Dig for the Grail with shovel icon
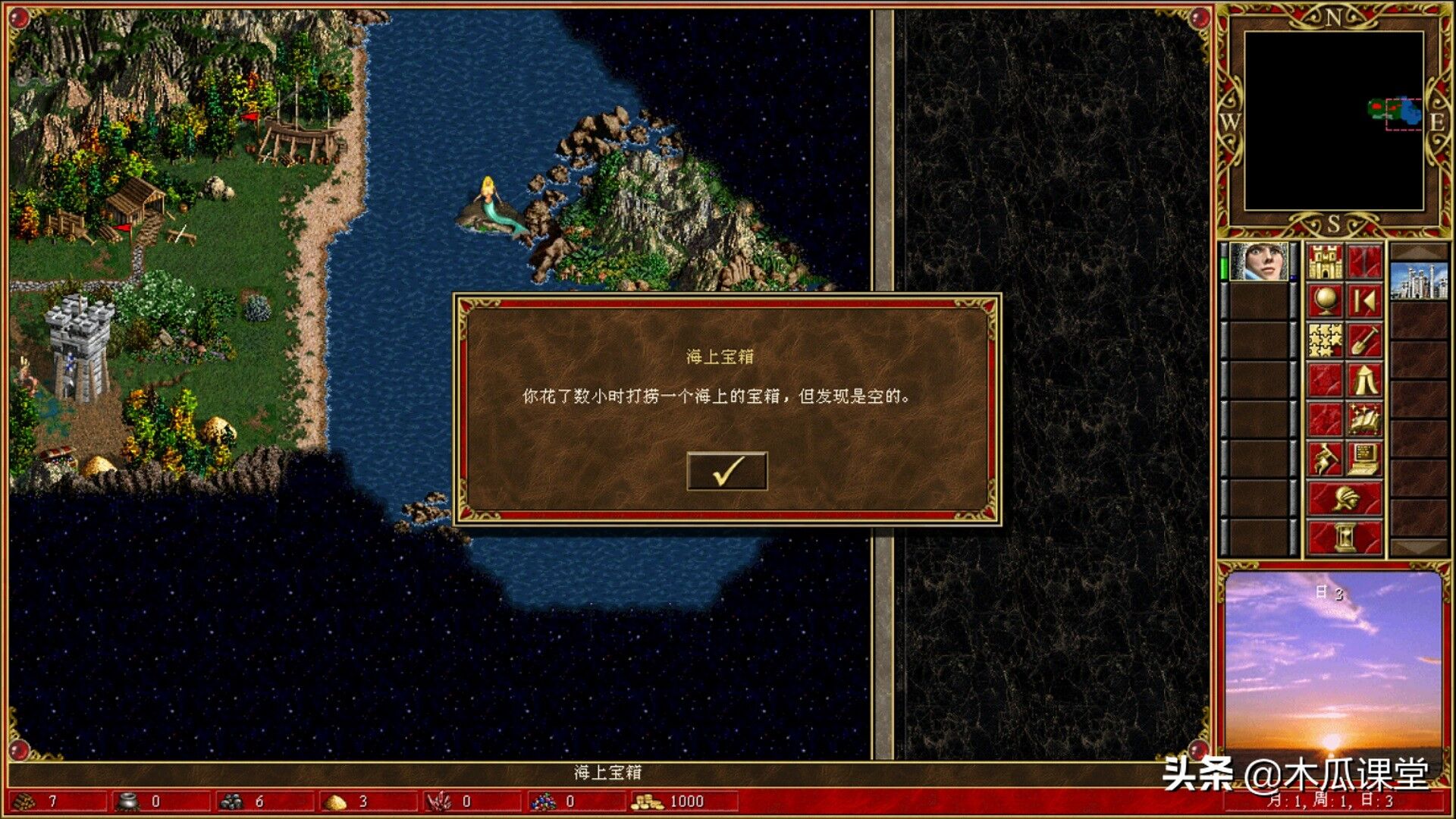This screenshot has width=1456, height=819. [x=1364, y=340]
